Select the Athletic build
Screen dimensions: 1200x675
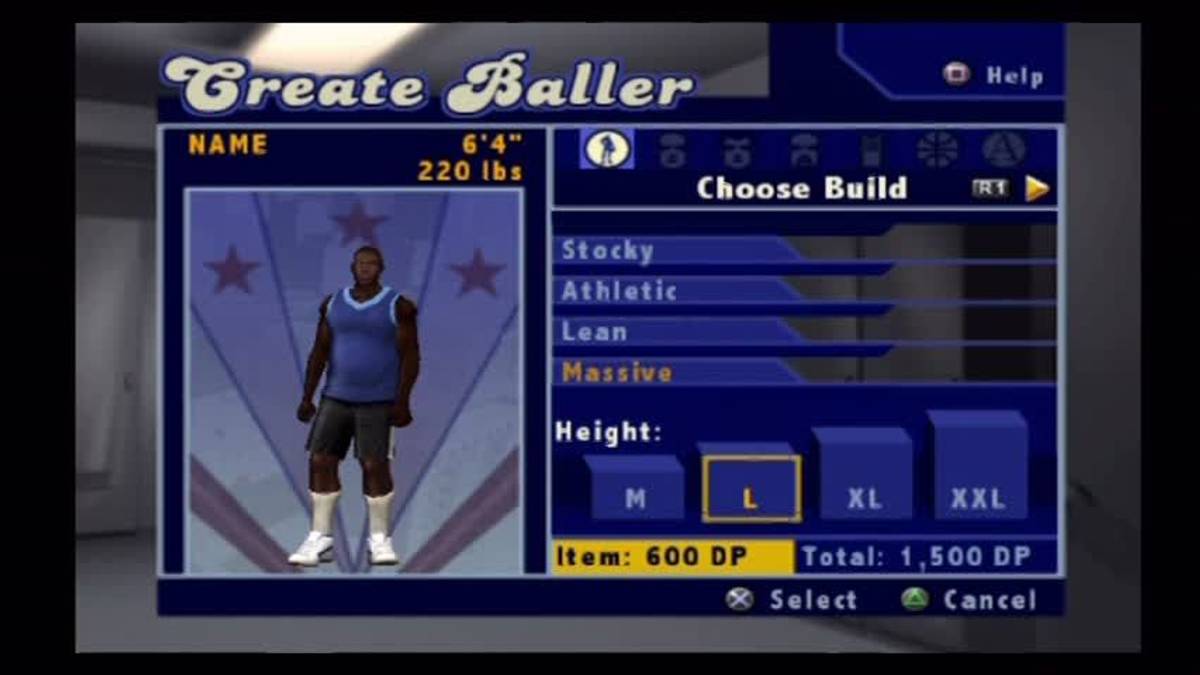coord(619,291)
